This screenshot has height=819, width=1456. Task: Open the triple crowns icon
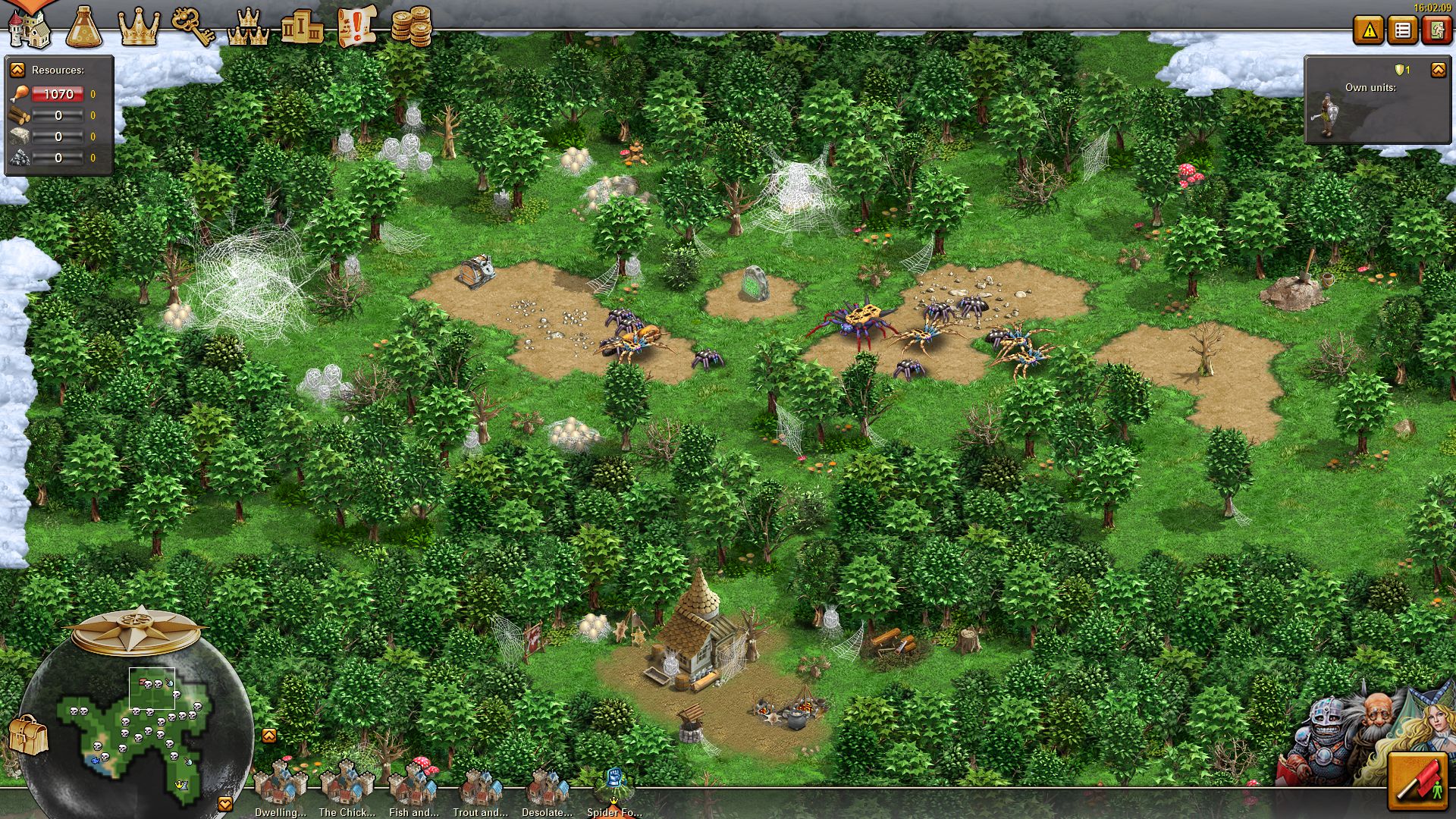248,27
